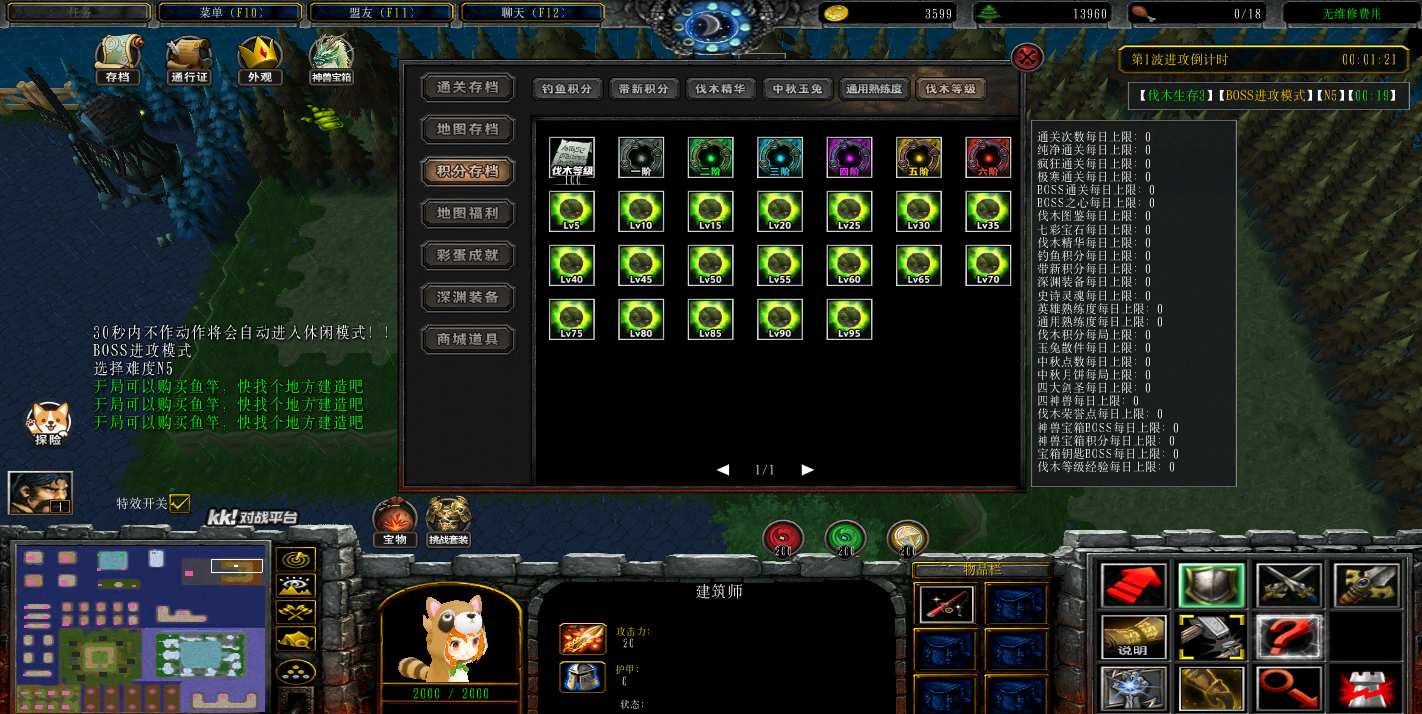The image size is (1422, 714).
Task: Click on the minimap
Action: coord(140,626)
